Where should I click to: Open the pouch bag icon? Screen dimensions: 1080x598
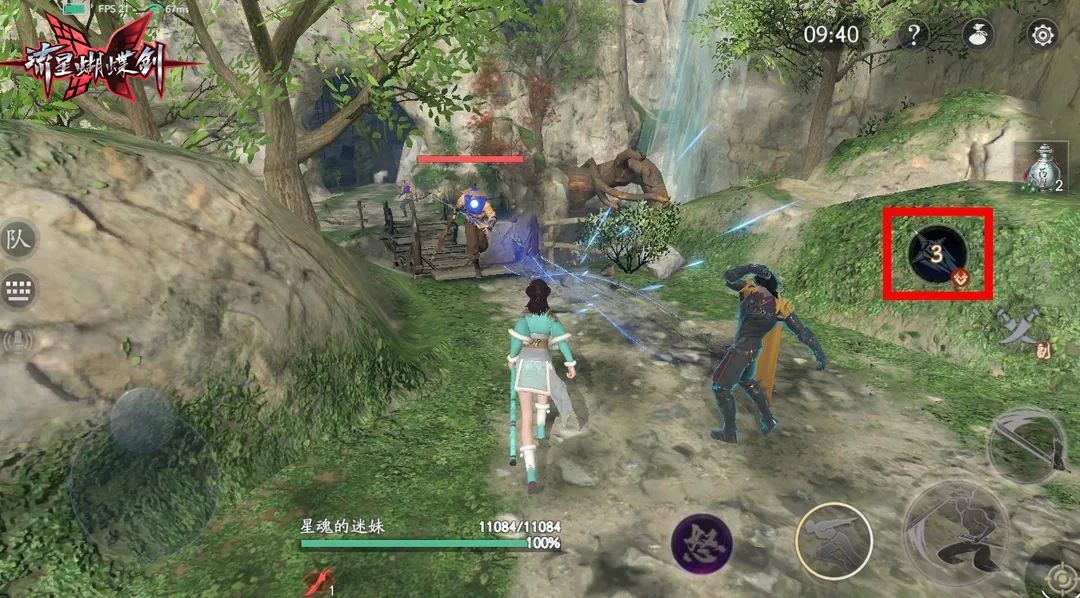point(977,35)
